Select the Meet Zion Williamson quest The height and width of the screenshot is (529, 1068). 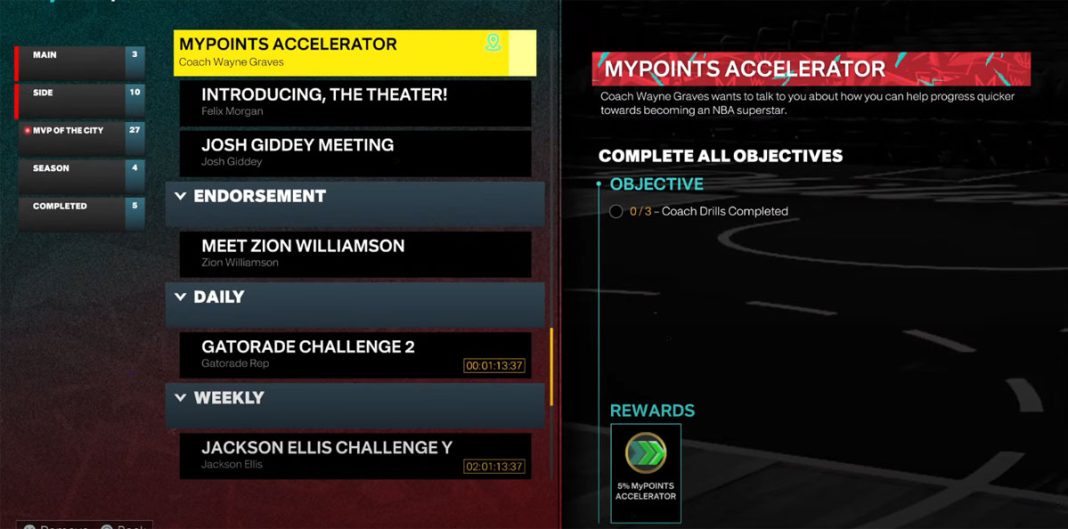tap(355, 253)
